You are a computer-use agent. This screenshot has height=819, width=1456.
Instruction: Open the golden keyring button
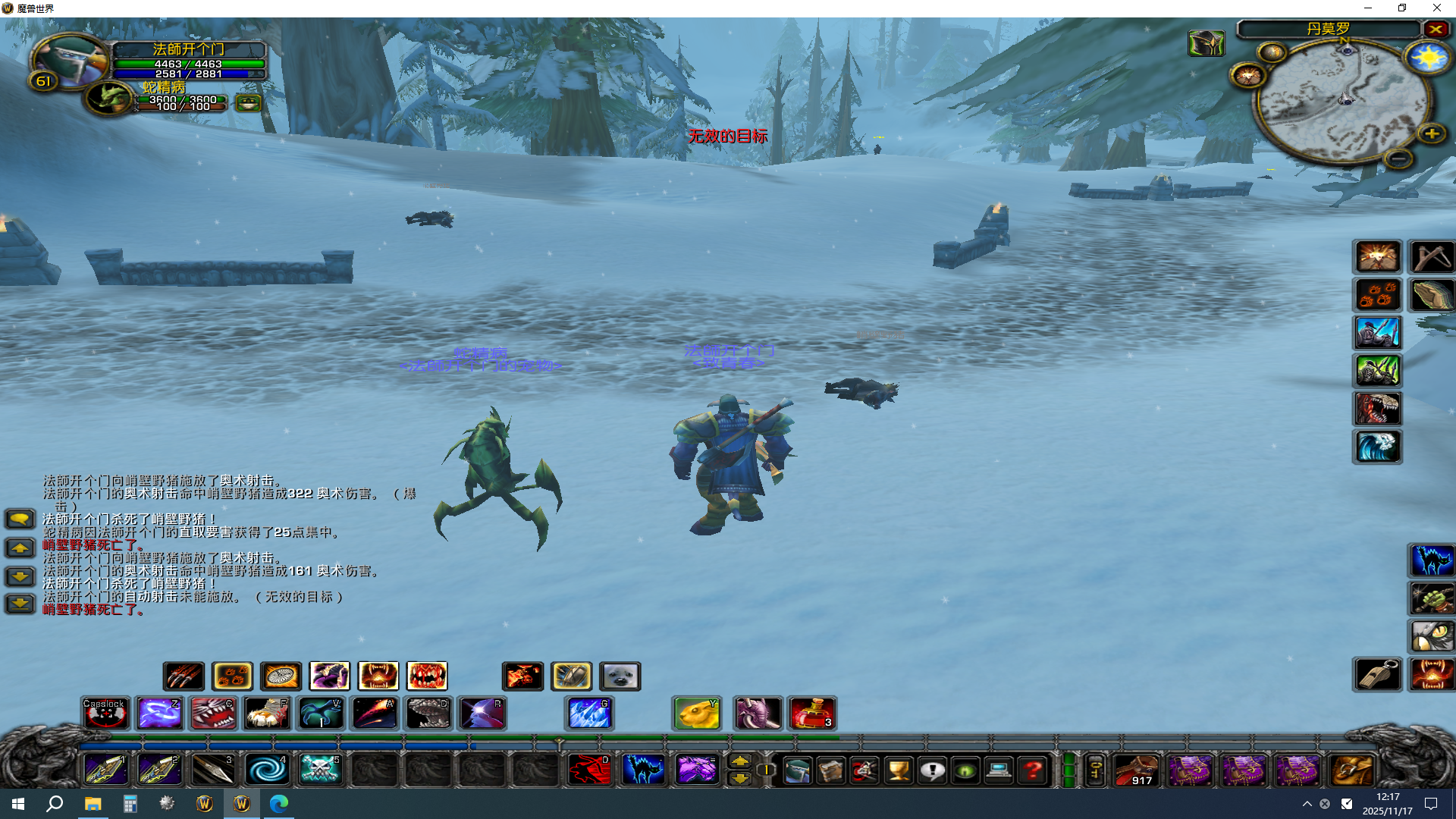click(1095, 771)
